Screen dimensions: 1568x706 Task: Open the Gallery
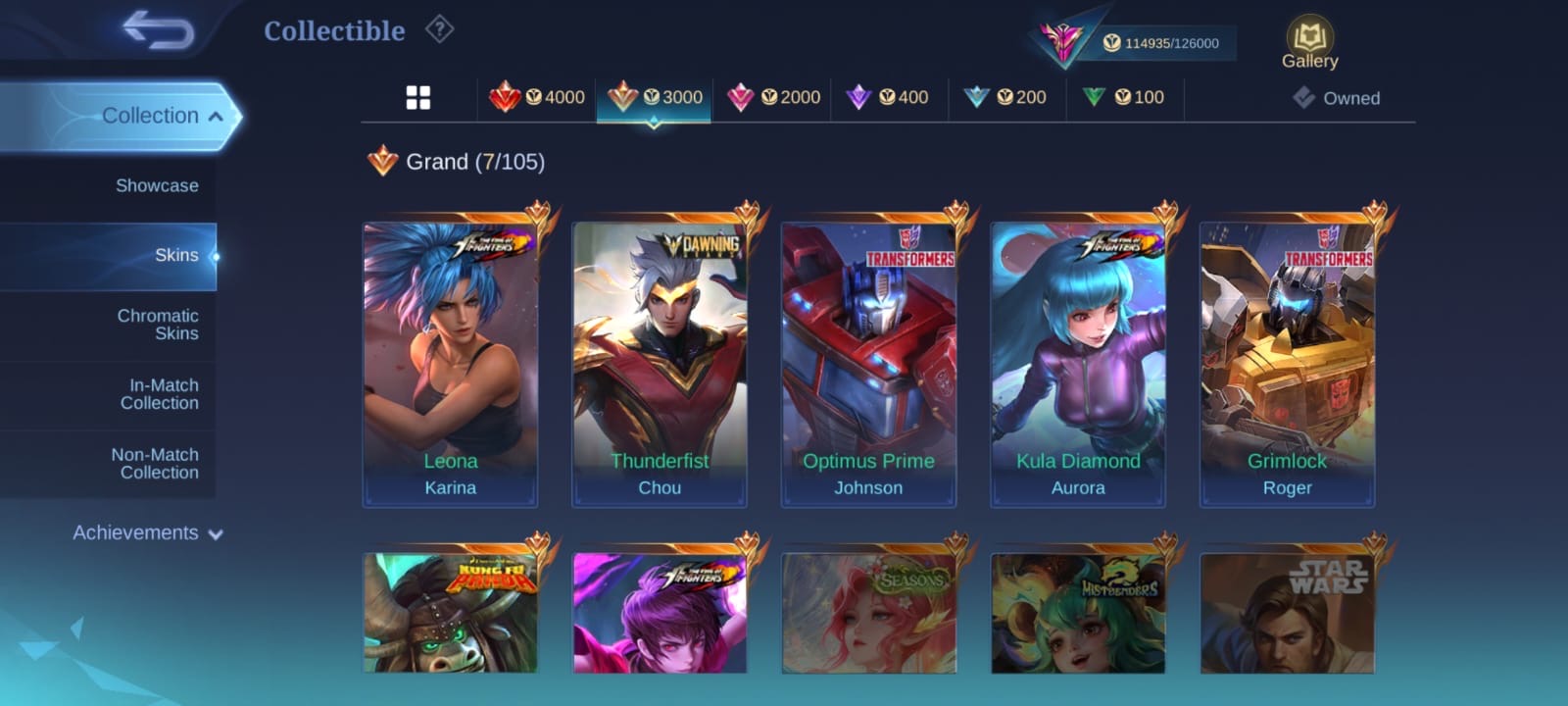point(1309,44)
